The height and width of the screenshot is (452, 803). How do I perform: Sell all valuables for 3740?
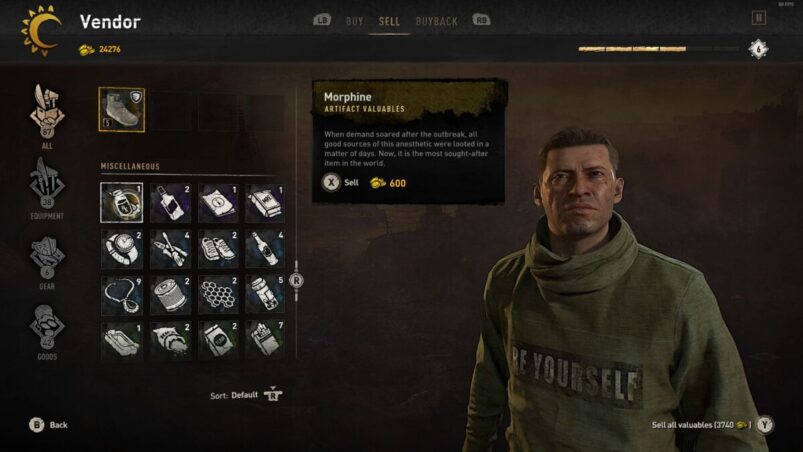(x=765, y=425)
